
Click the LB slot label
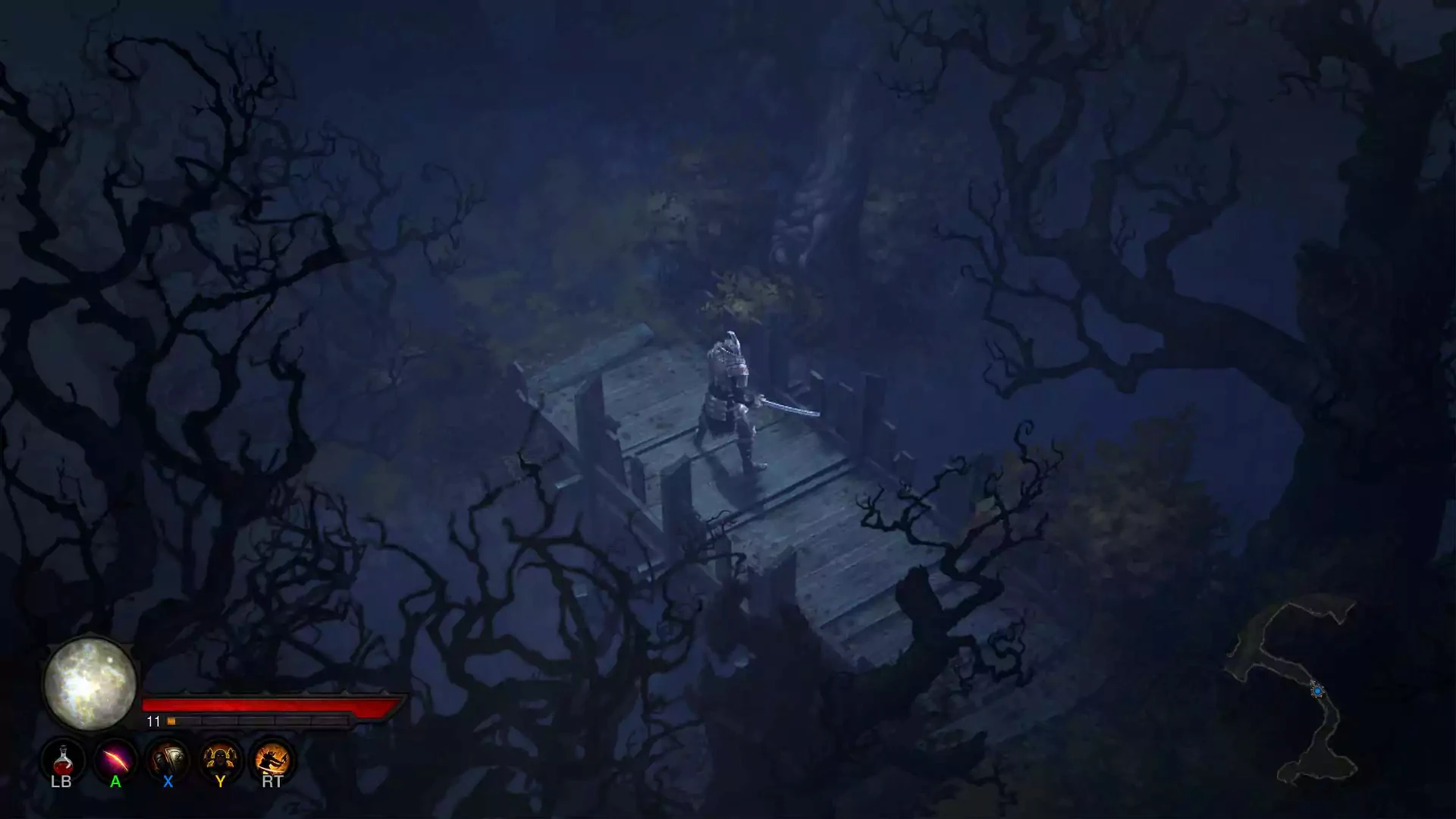[62, 781]
